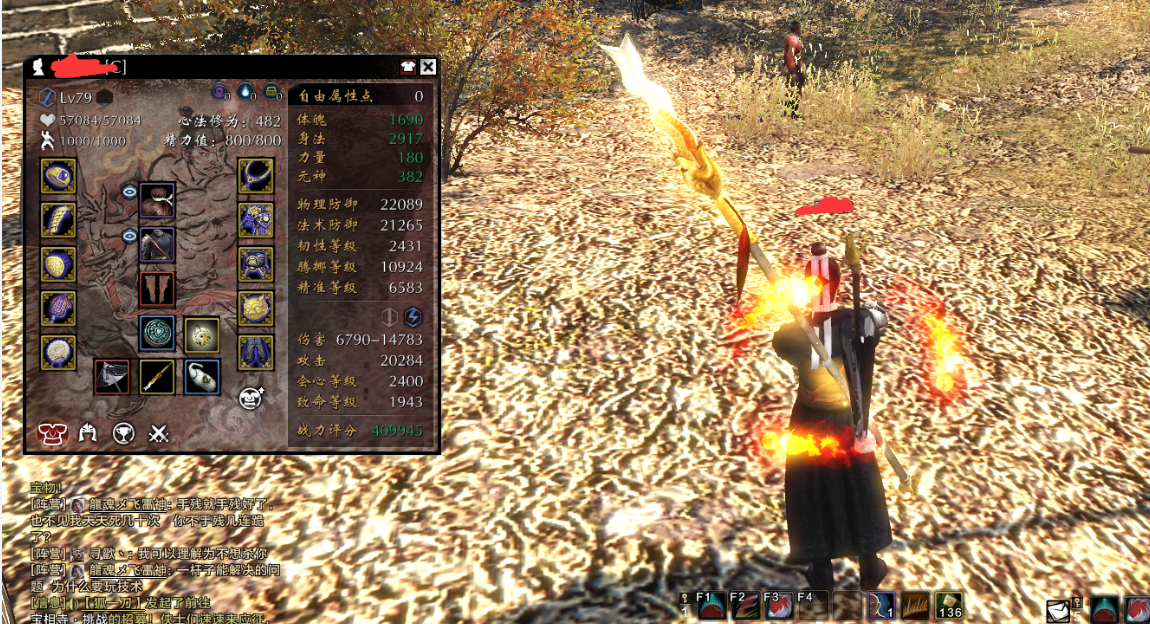Select the golden beast mask slot
Viewport: 1150px width, 624px height.
257,308
